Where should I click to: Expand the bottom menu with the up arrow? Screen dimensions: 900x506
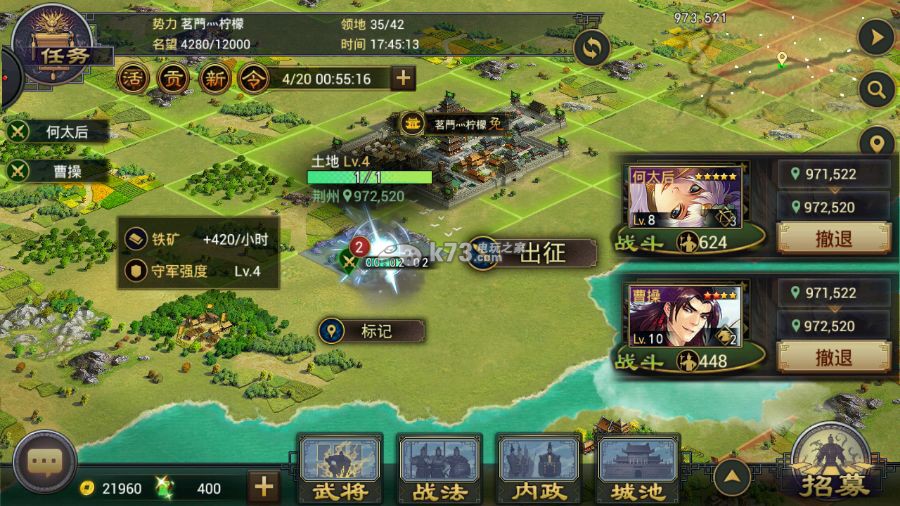pos(733,477)
